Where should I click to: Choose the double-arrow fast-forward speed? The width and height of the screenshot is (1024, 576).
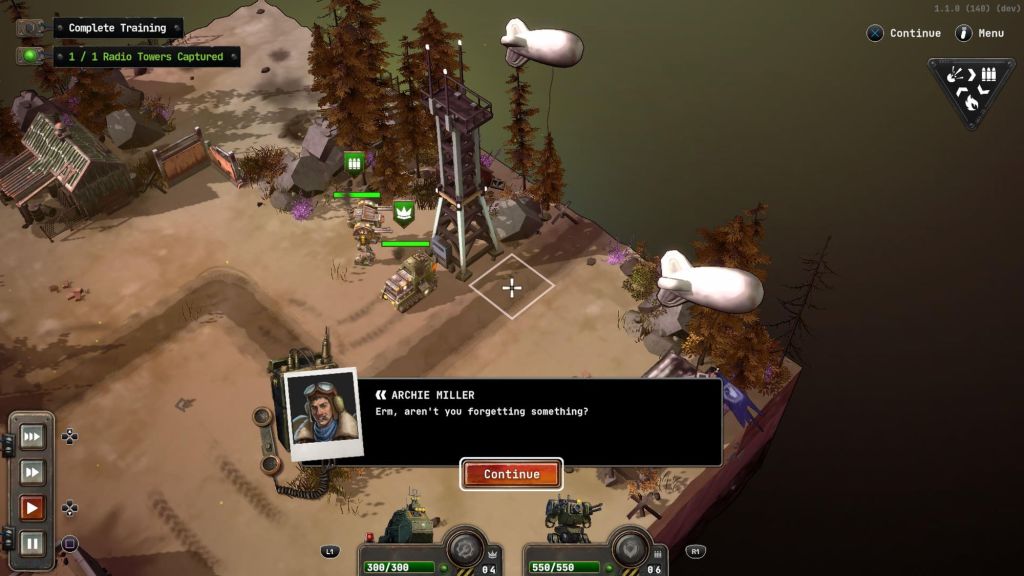[x=32, y=472]
